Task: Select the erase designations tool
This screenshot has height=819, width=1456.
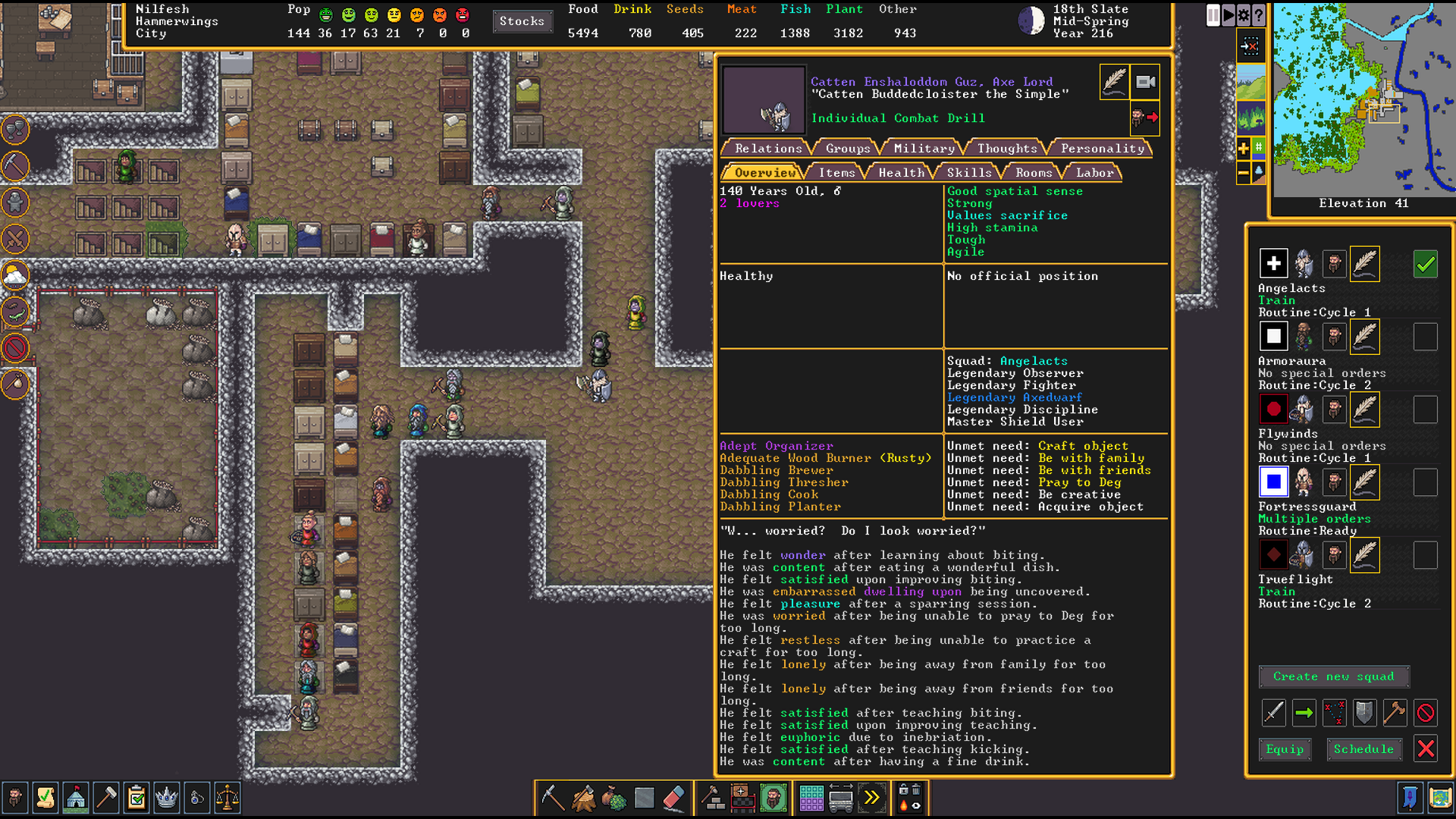Action: point(673,798)
